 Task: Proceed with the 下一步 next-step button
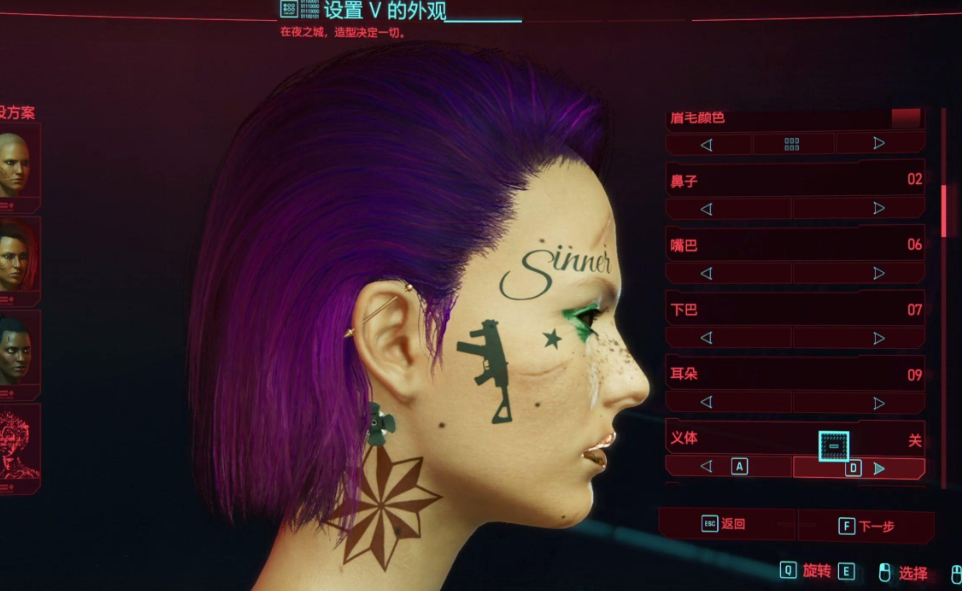coord(864,525)
